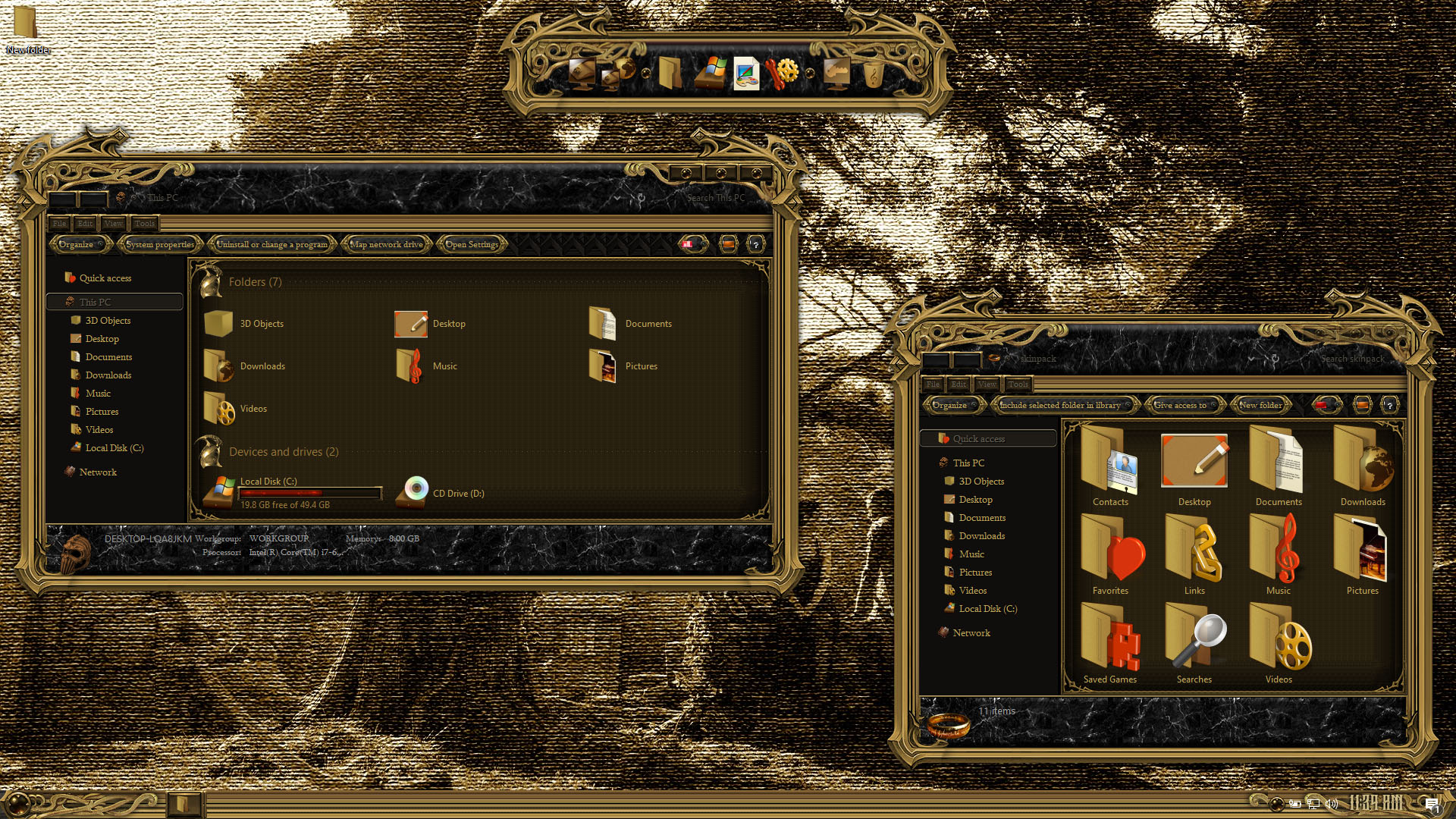Open the Start orb on the taskbar
The image size is (1456, 819).
[18, 803]
